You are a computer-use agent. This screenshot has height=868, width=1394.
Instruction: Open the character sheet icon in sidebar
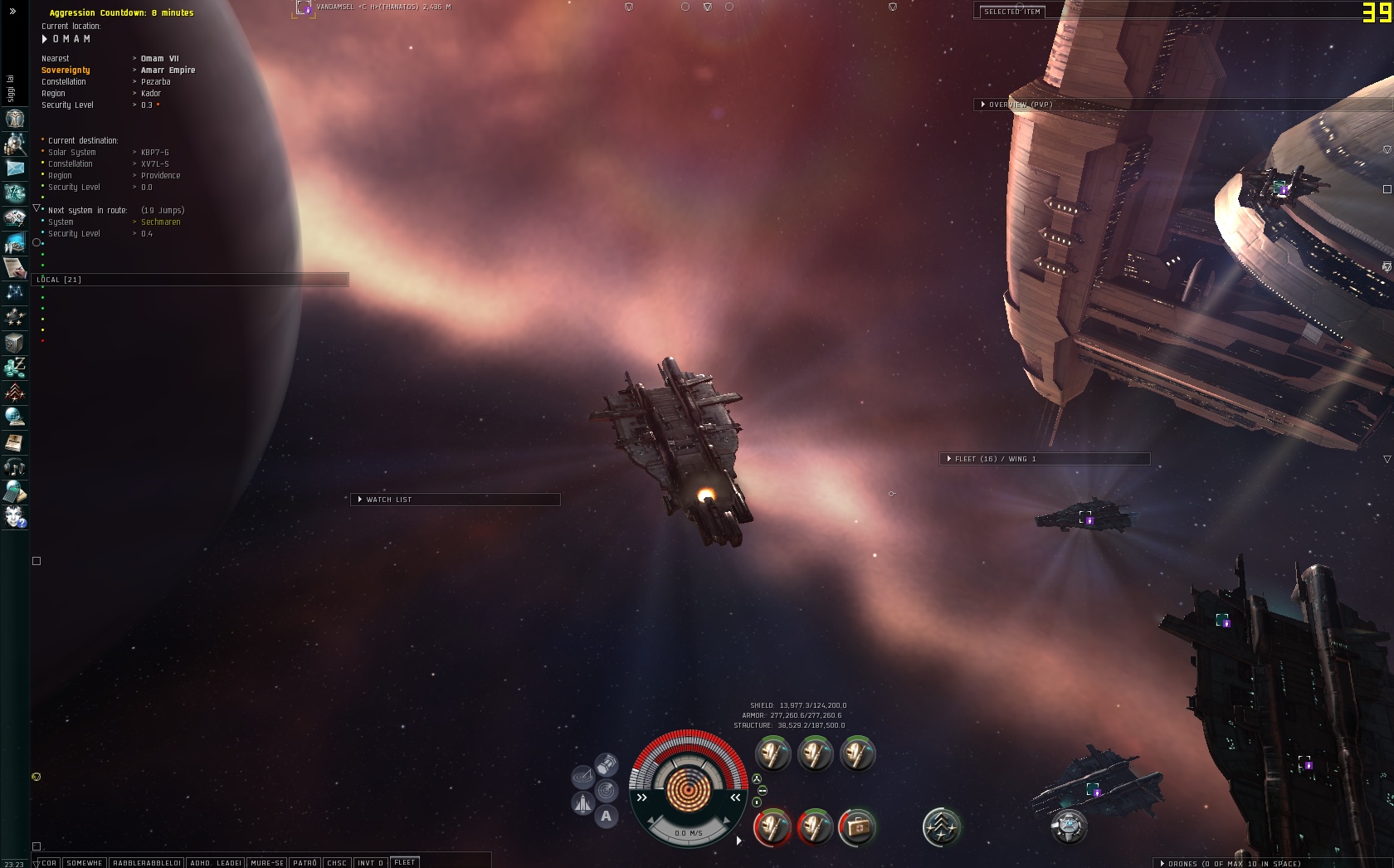coord(15,119)
